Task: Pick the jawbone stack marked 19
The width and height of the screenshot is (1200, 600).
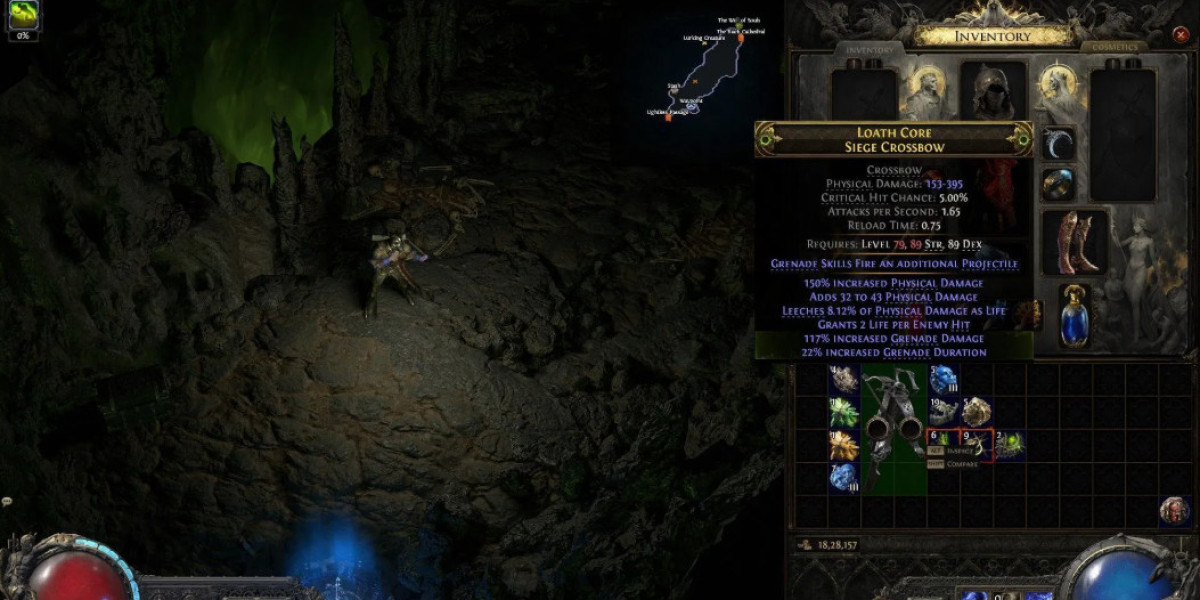Action: pyautogui.click(x=944, y=412)
